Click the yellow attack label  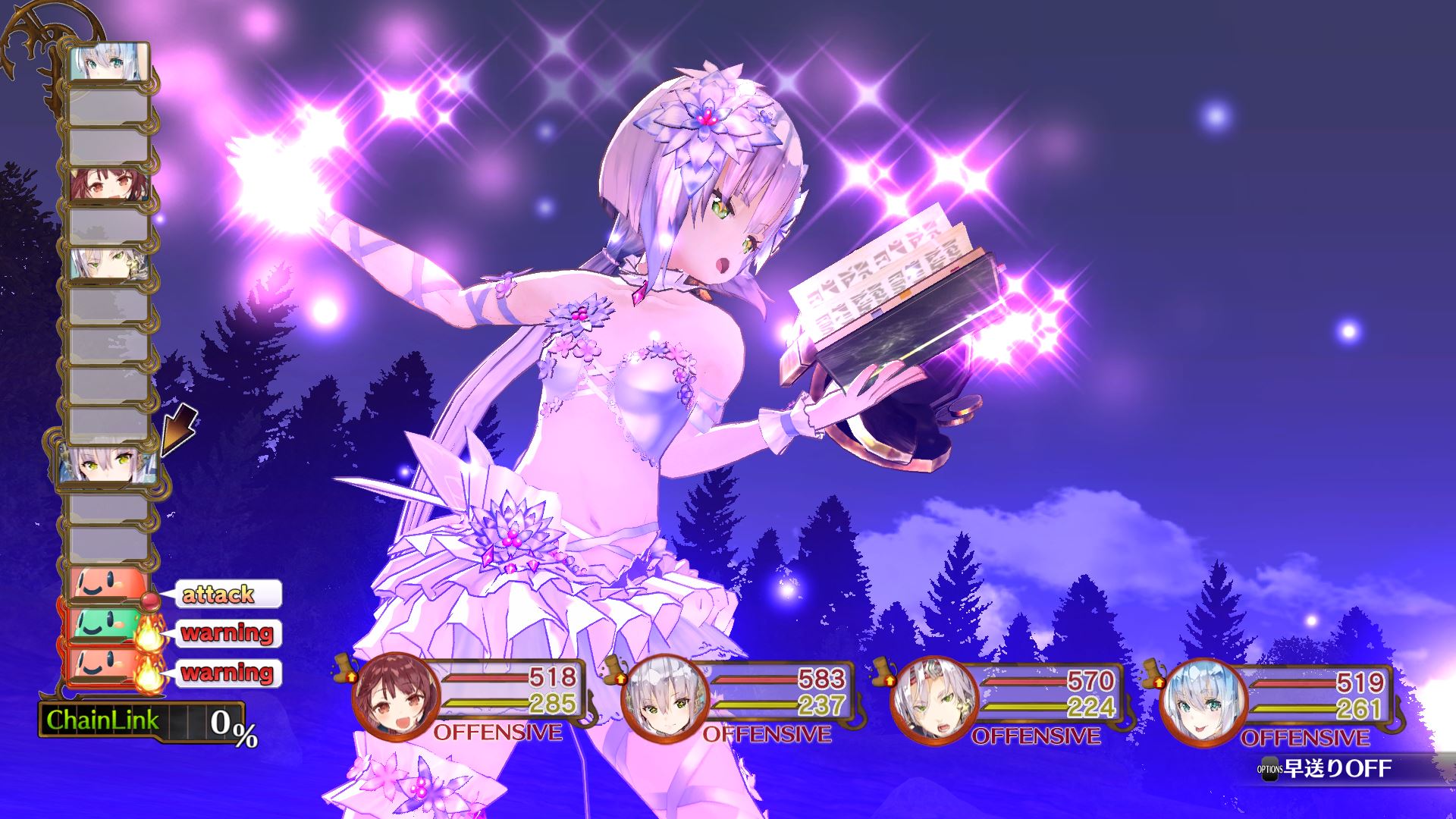point(219,594)
